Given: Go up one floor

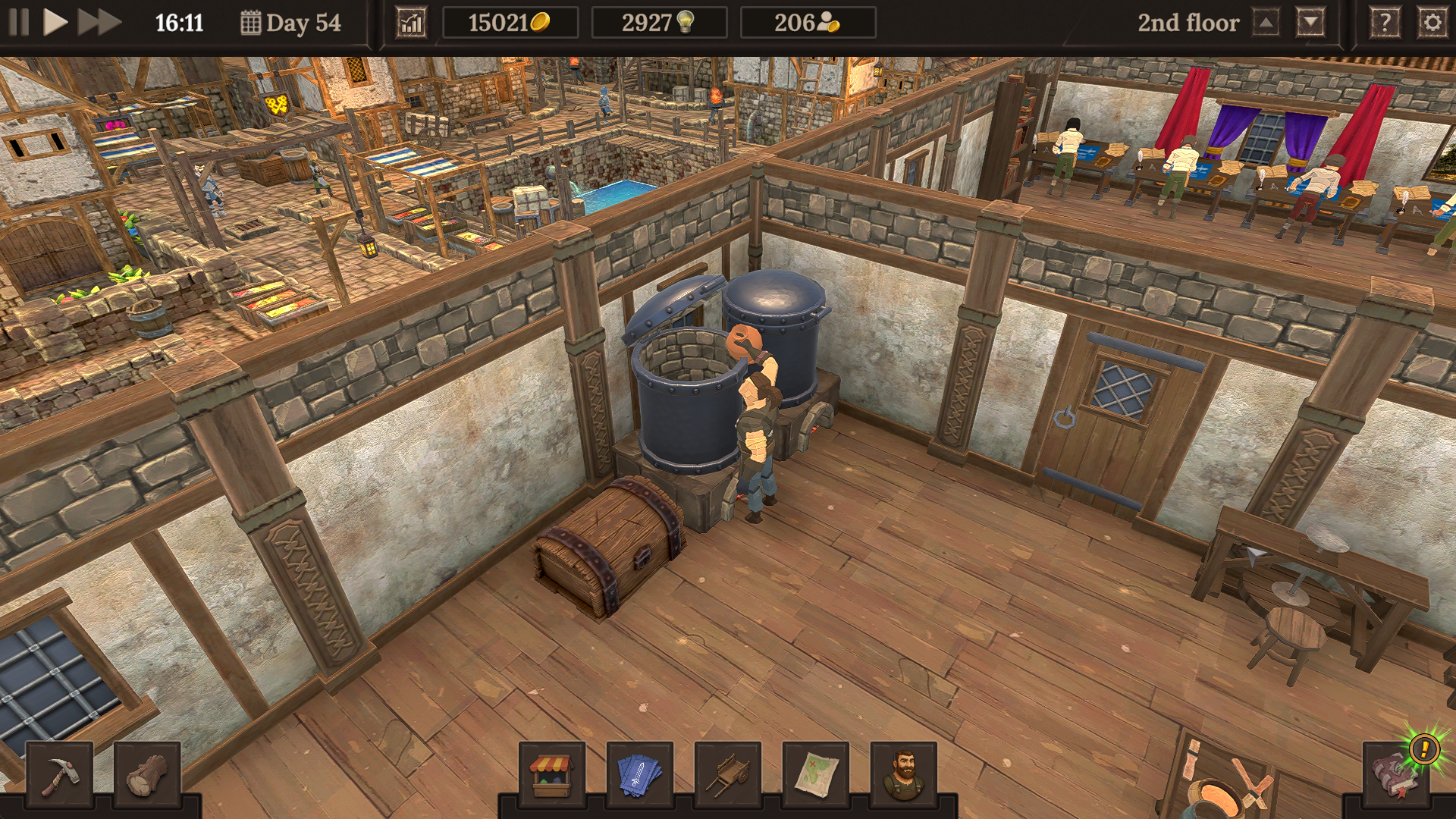Looking at the screenshot, I should tap(1266, 23).
